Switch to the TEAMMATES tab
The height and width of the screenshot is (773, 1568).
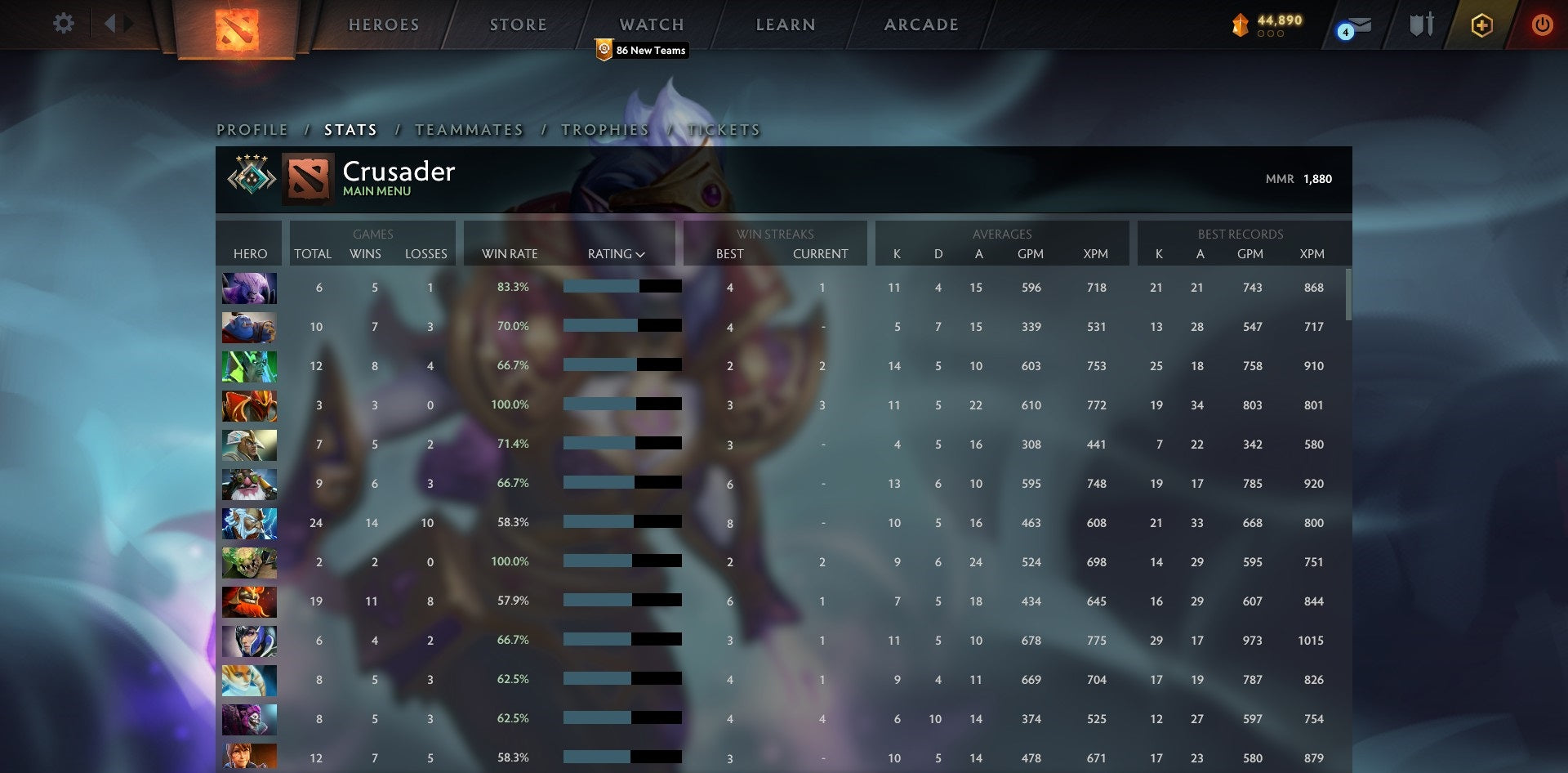(x=470, y=129)
